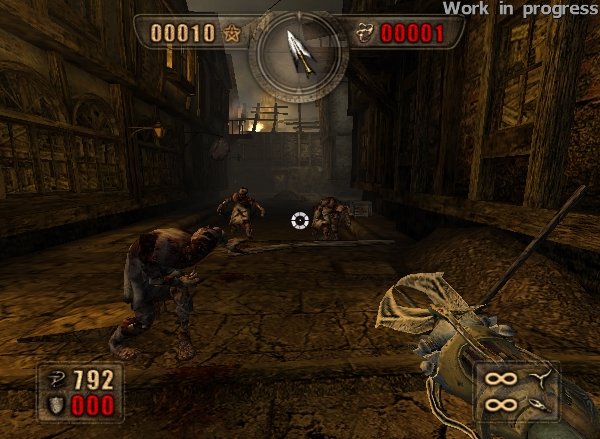Click the pentagram star icon
The height and width of the screenshot is (439, 600).
click(232, 34)
